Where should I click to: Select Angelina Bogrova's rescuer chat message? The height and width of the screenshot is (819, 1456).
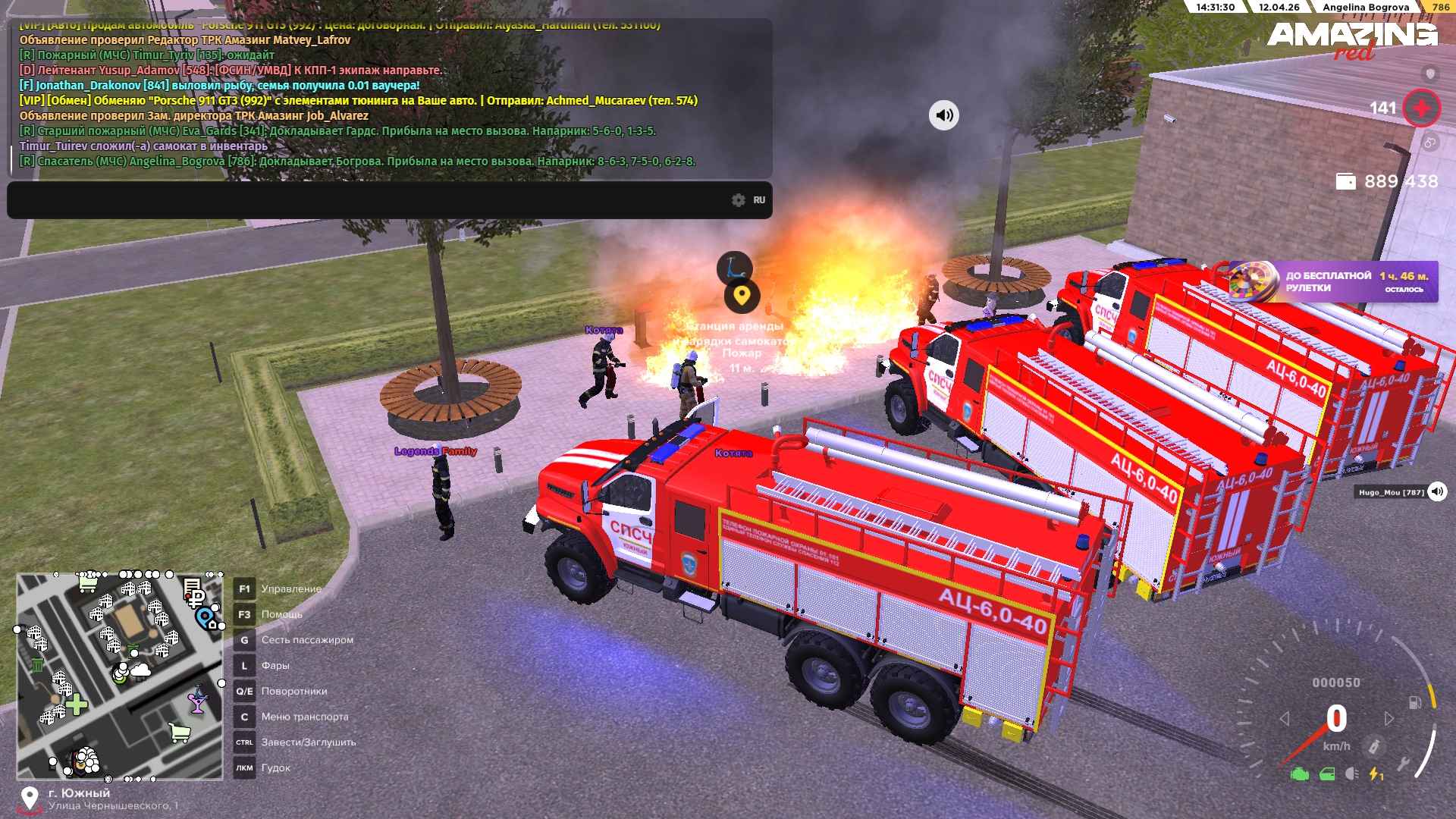pos(356,162)
